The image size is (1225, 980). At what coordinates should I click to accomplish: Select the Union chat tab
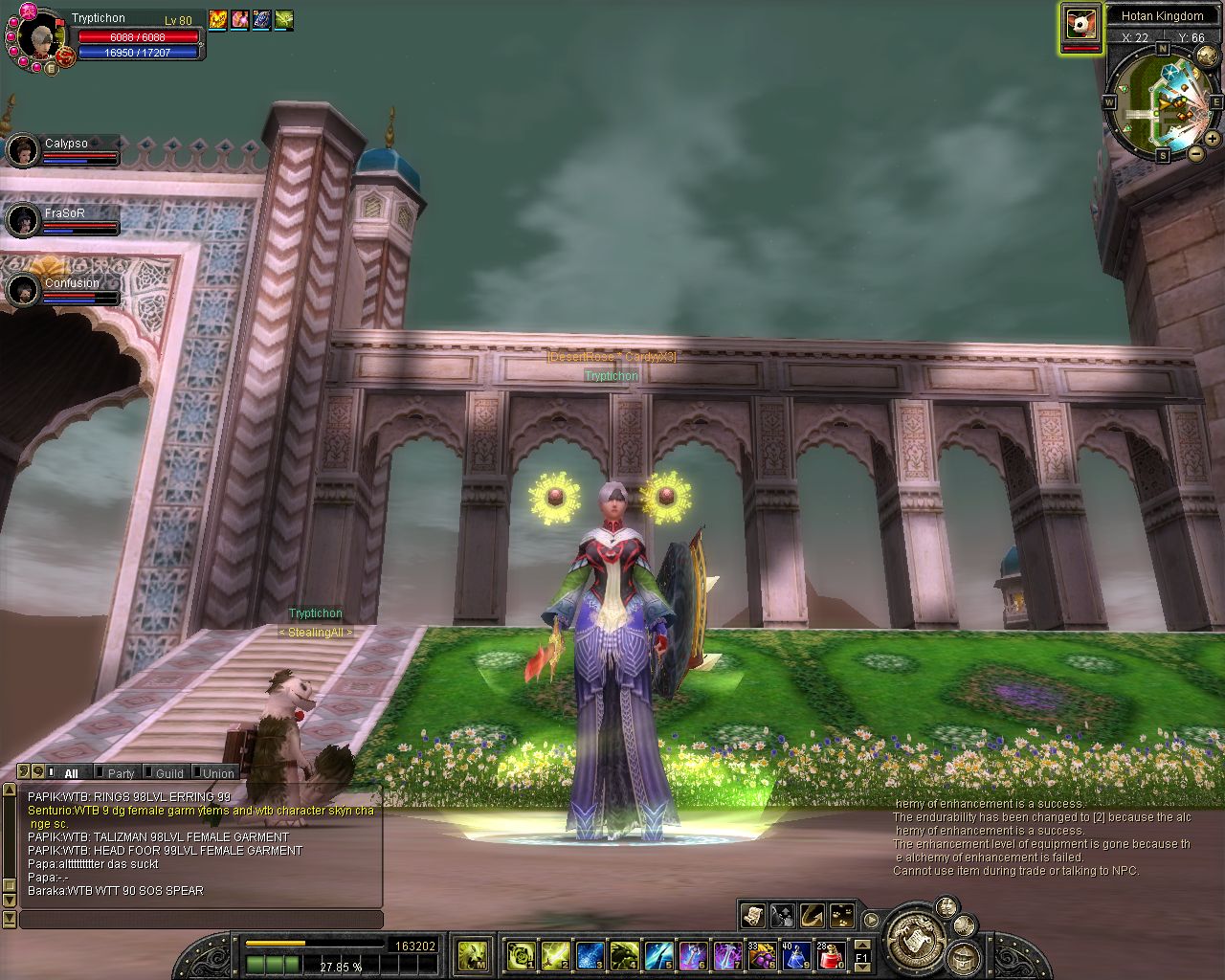coord(218,772)
